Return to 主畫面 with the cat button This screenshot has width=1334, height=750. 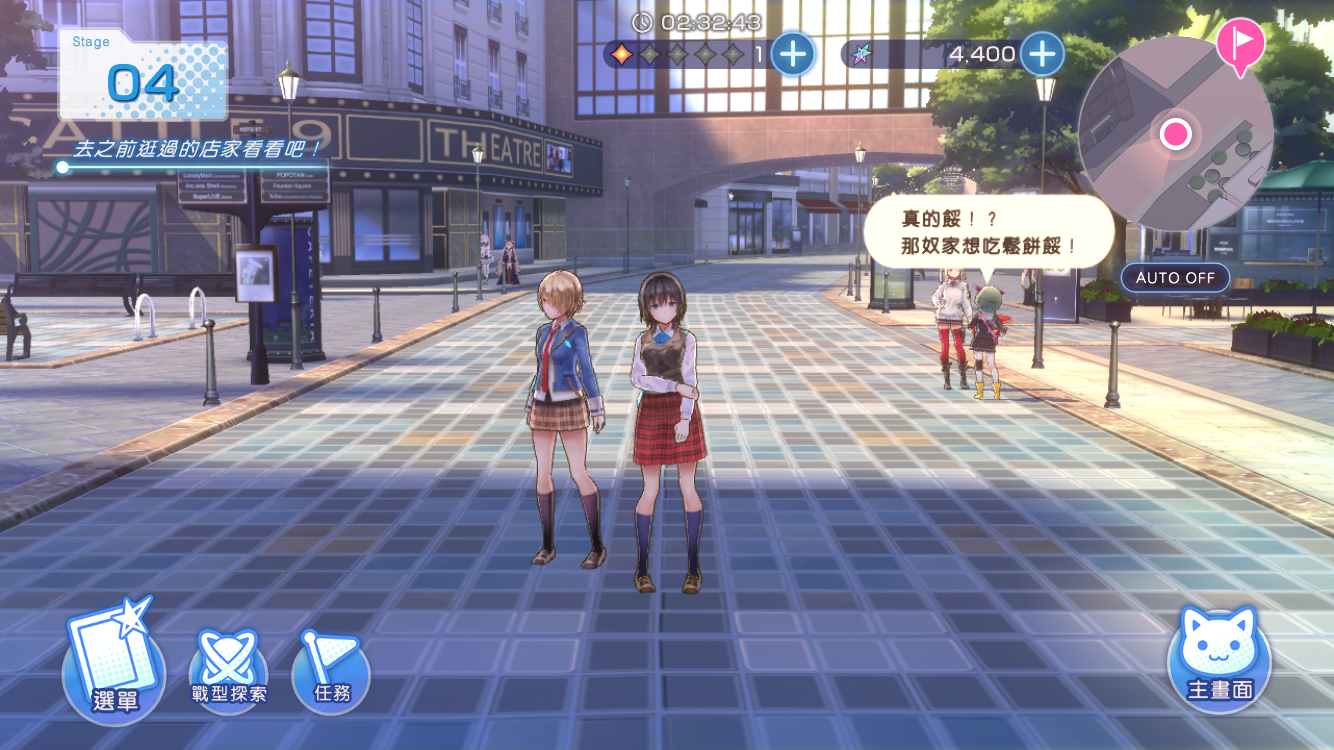point(1219,659)
